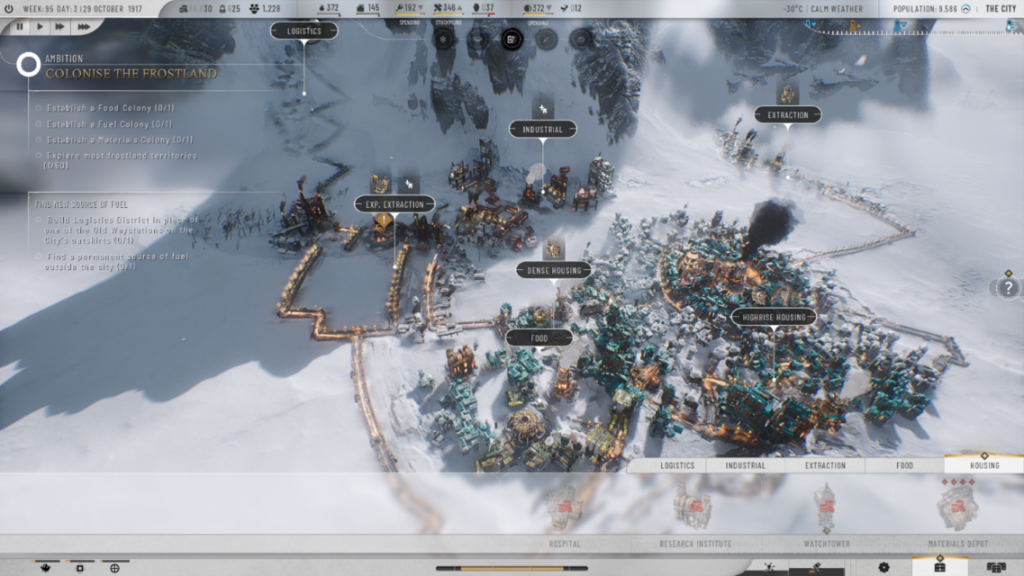Select the Exp. Extraction district label
The height and width of the screenshot is (576, 1024).
click(x=394, y=204)
